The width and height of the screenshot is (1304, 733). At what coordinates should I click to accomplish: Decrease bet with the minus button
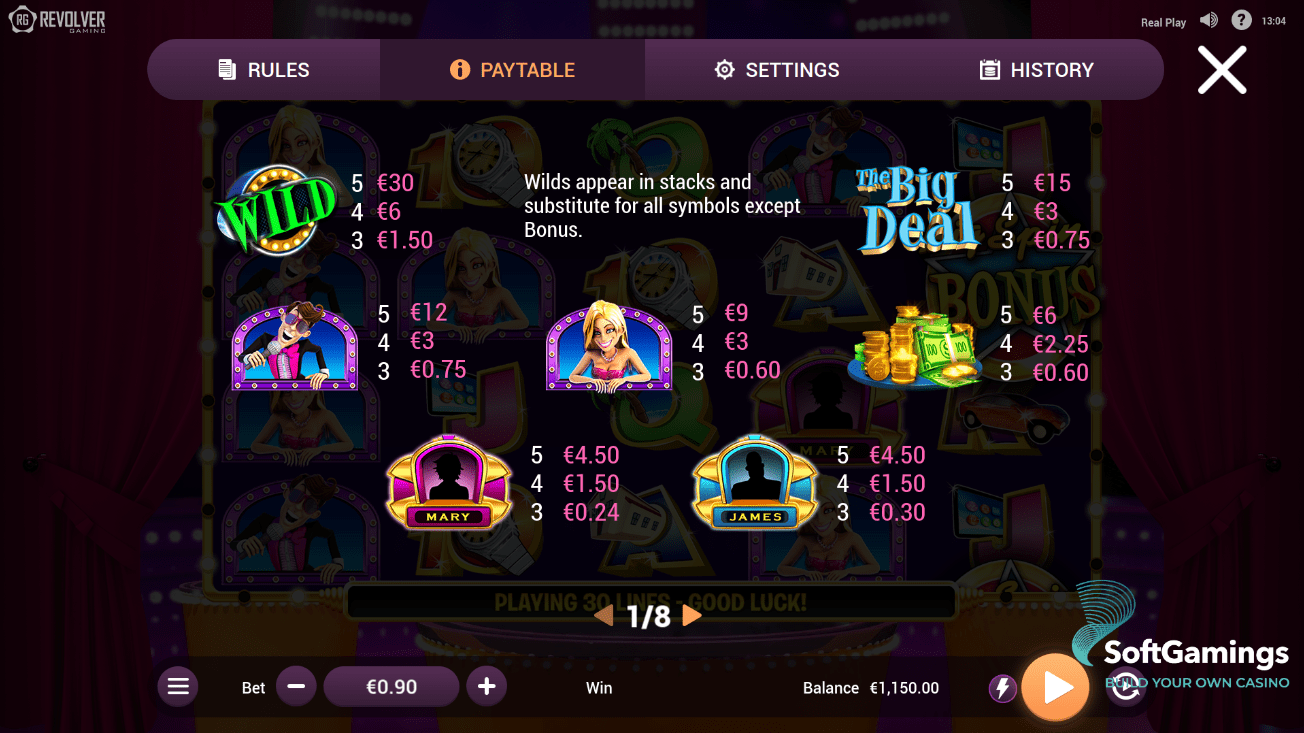296,687
